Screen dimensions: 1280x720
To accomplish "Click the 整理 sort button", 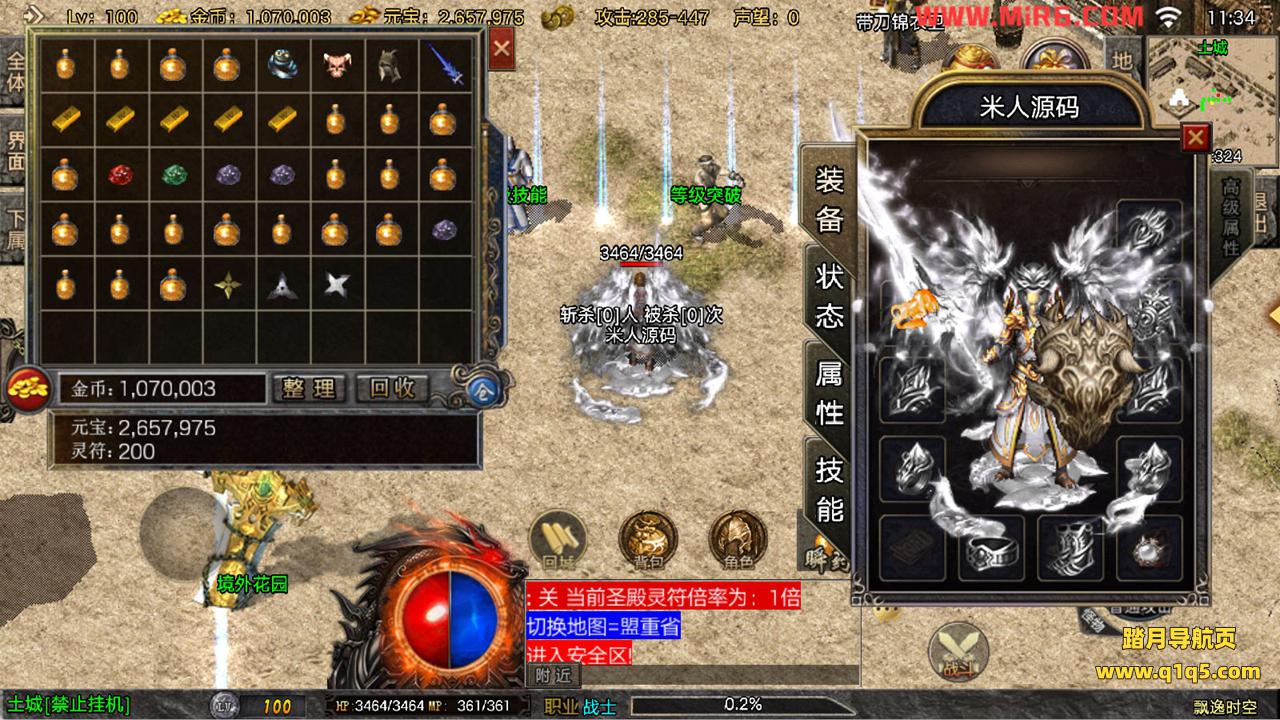I will click(x=309, y=388).
